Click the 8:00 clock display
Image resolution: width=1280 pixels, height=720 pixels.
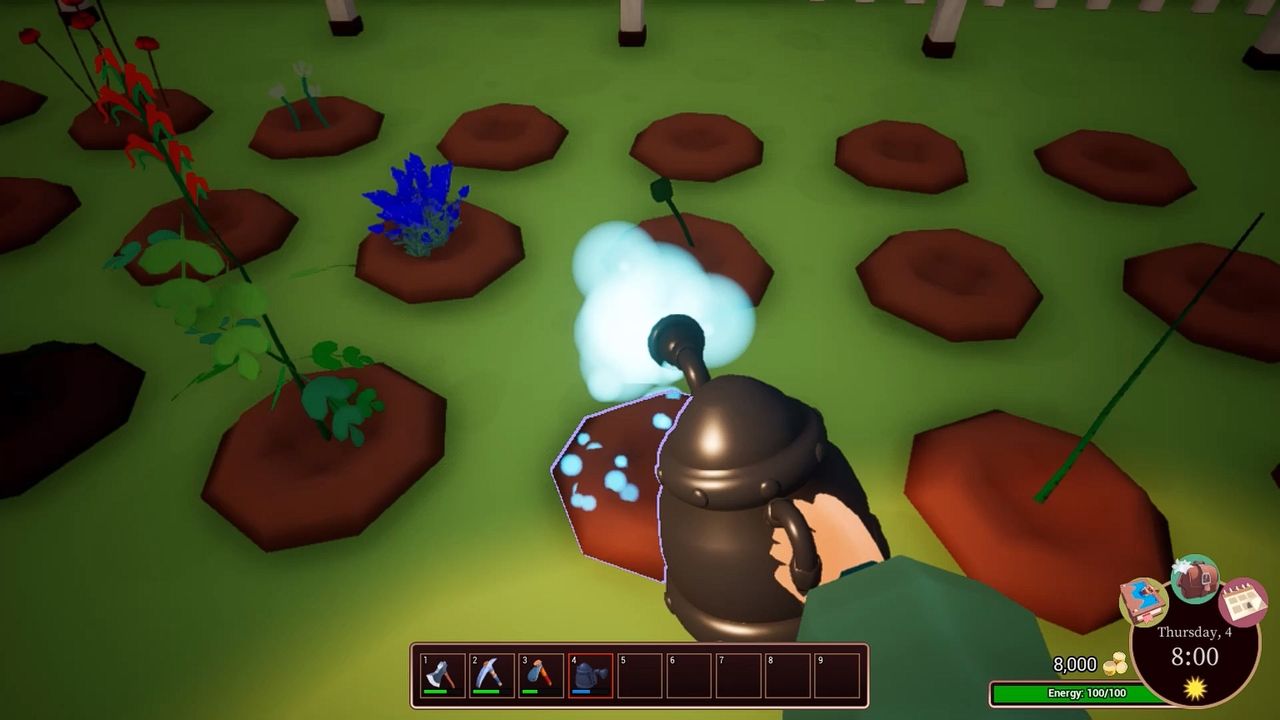[1194, 655]
